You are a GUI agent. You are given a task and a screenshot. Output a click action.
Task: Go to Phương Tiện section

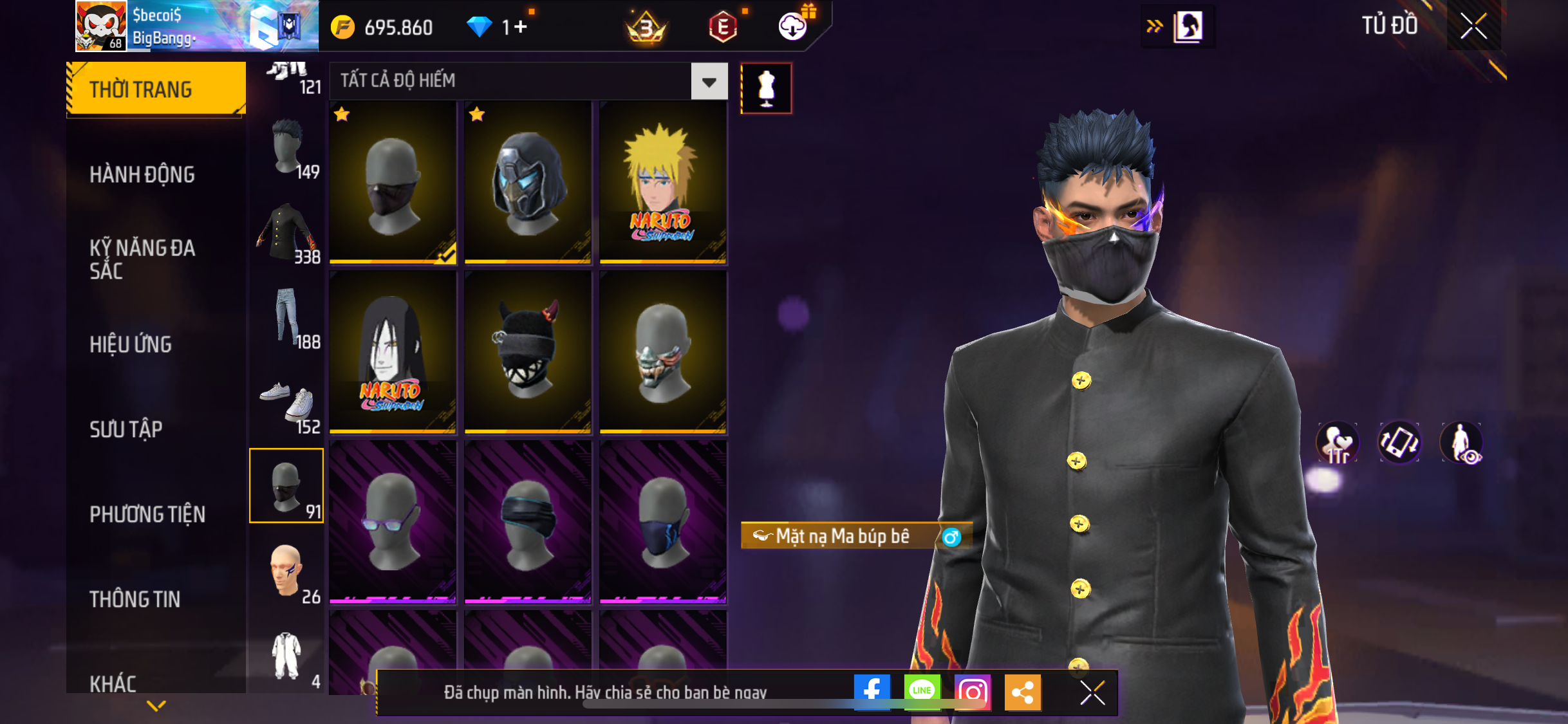click(x=147, y=514)
